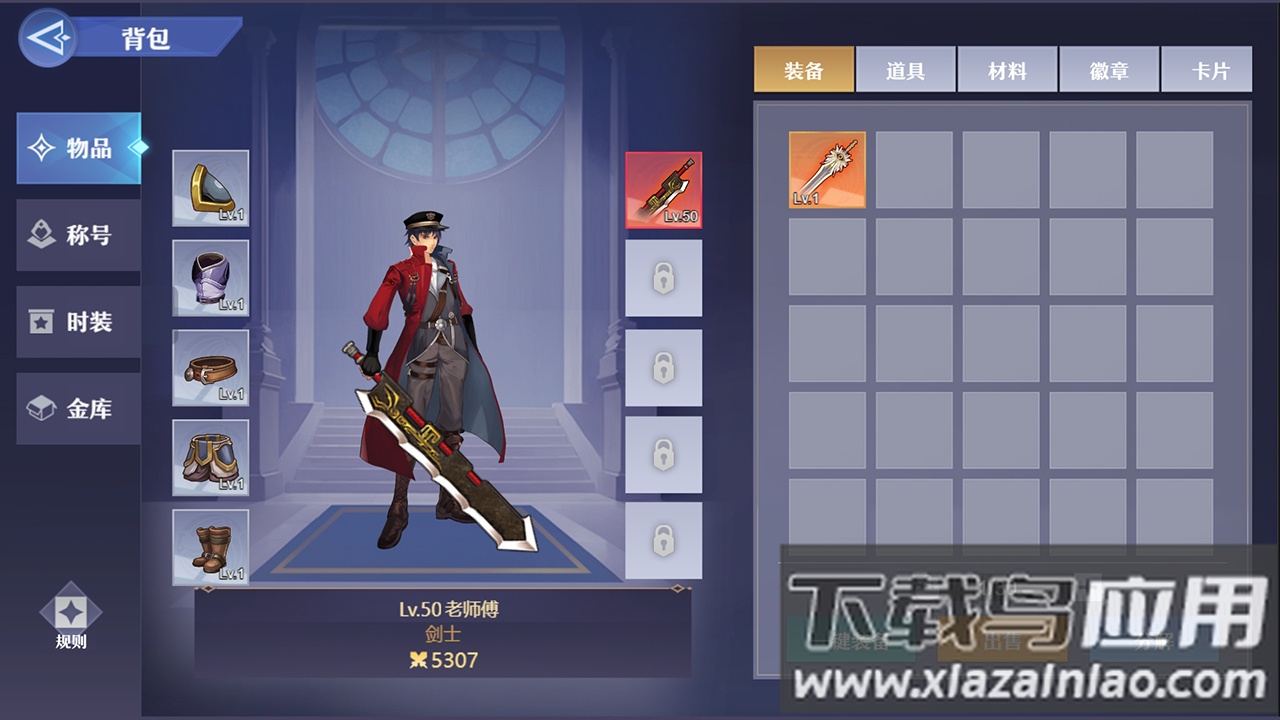Screen dimensions: 1280x720
Task: Switch to the 道具 tab
Action: click(x=905, y=68)
